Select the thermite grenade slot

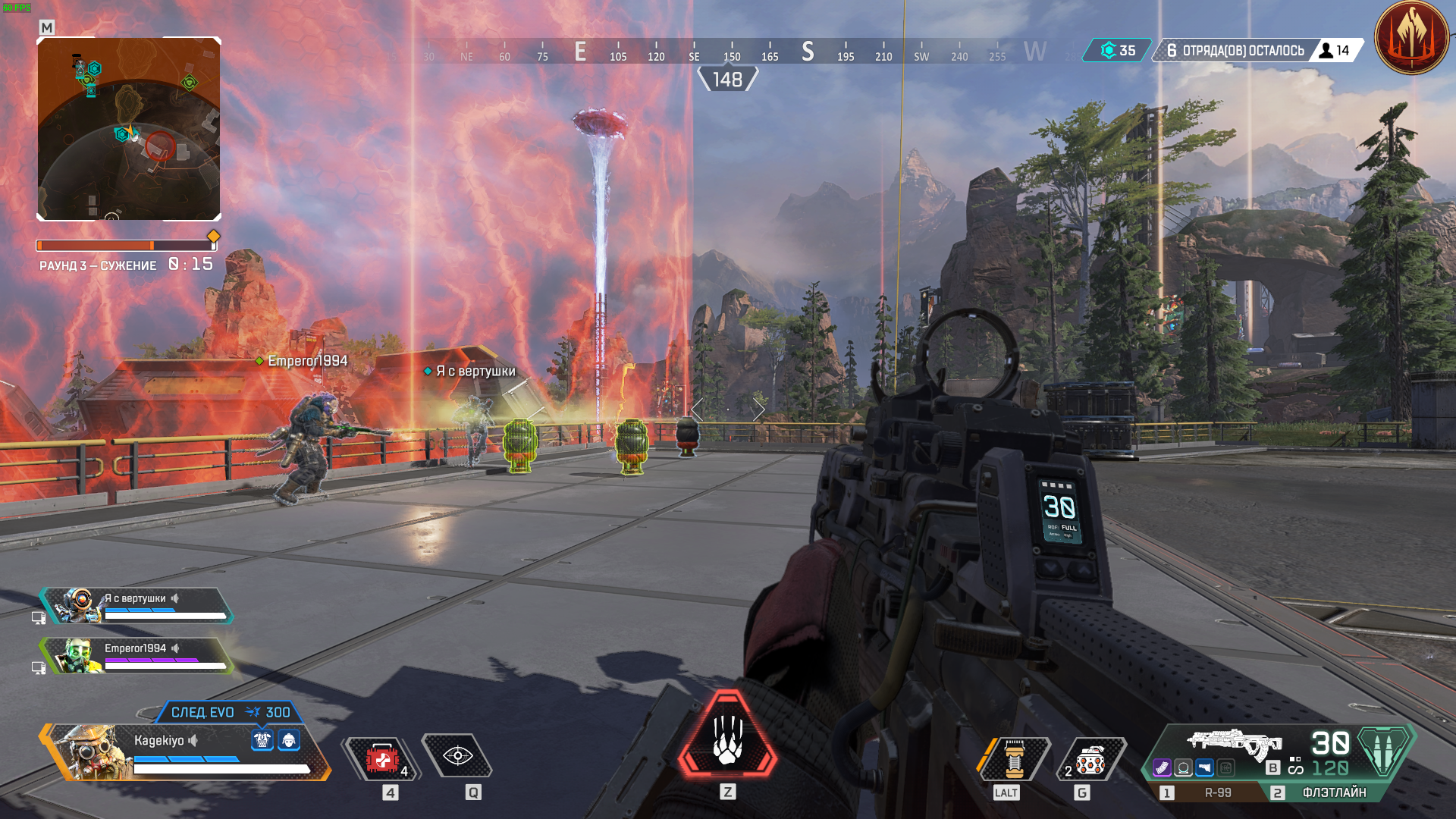click(1090, 760)
